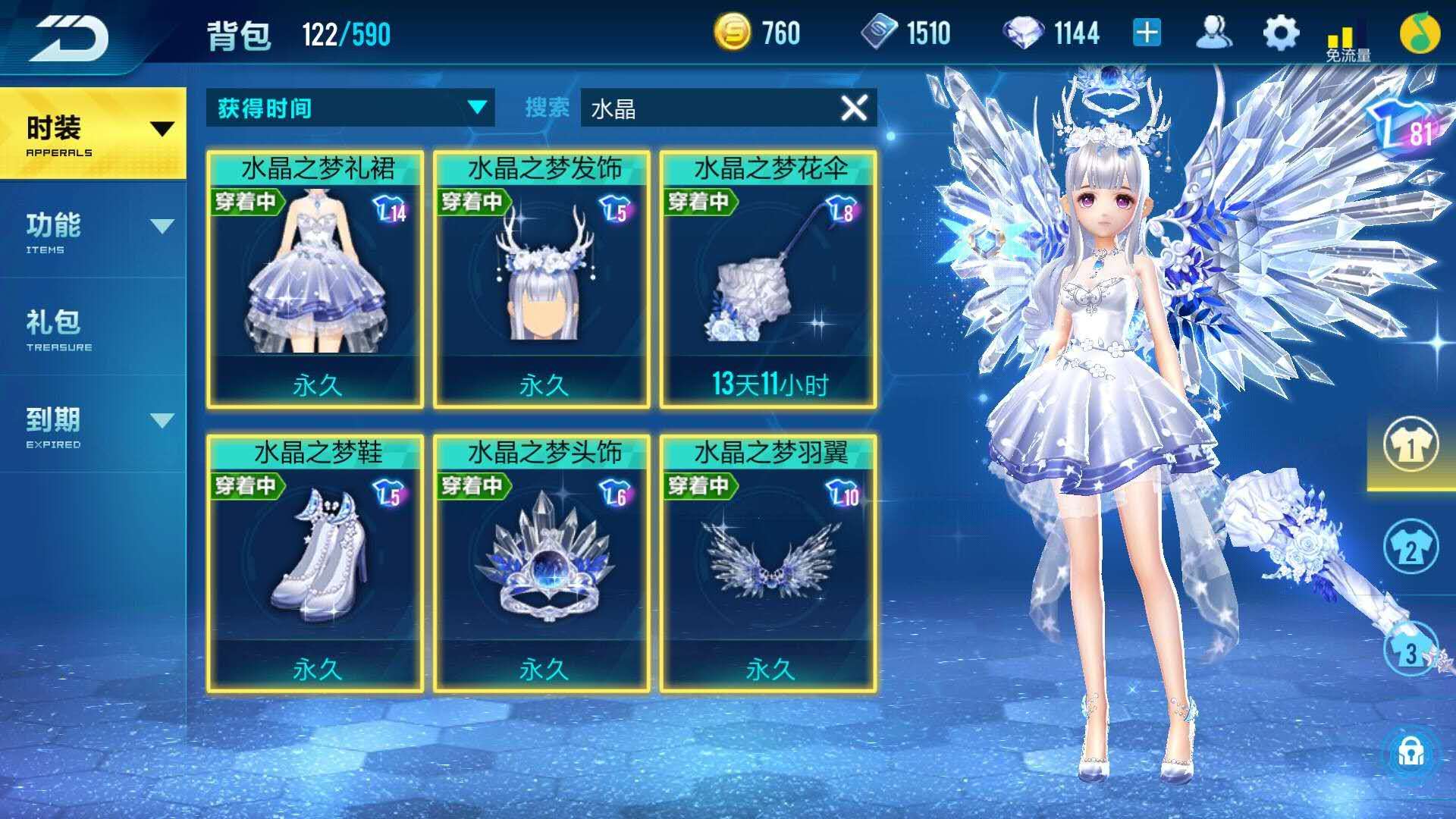Add diamonds with the plus button
The width and height of the screenshot is (1456, 819).
tap(1147, 33)
